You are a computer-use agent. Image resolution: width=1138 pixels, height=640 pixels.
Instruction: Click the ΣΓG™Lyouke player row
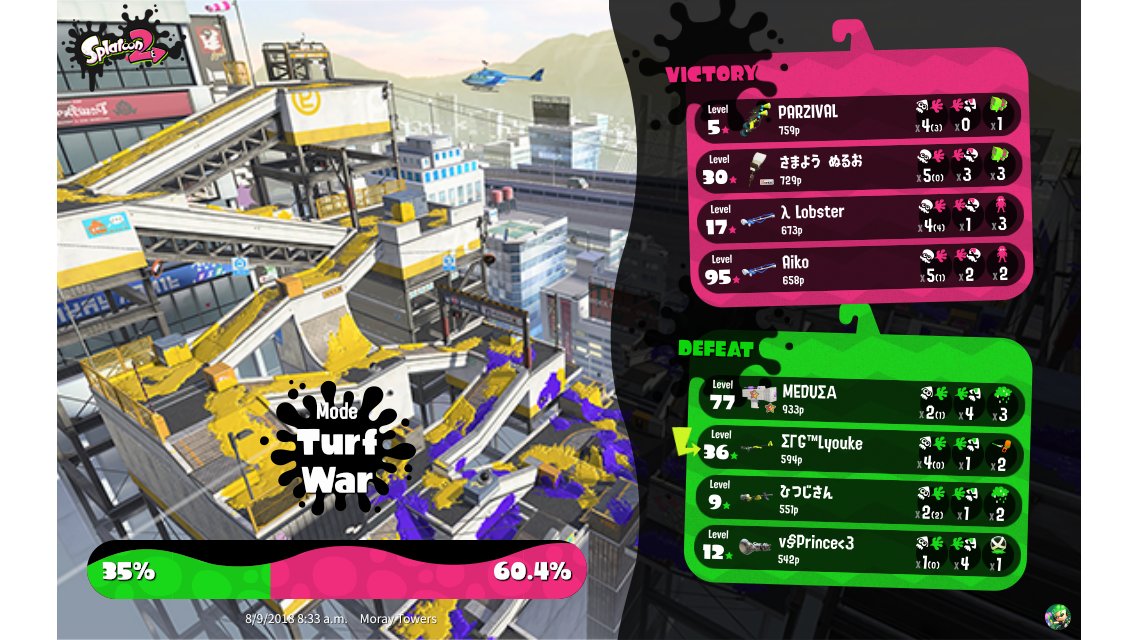pos(858,451)
